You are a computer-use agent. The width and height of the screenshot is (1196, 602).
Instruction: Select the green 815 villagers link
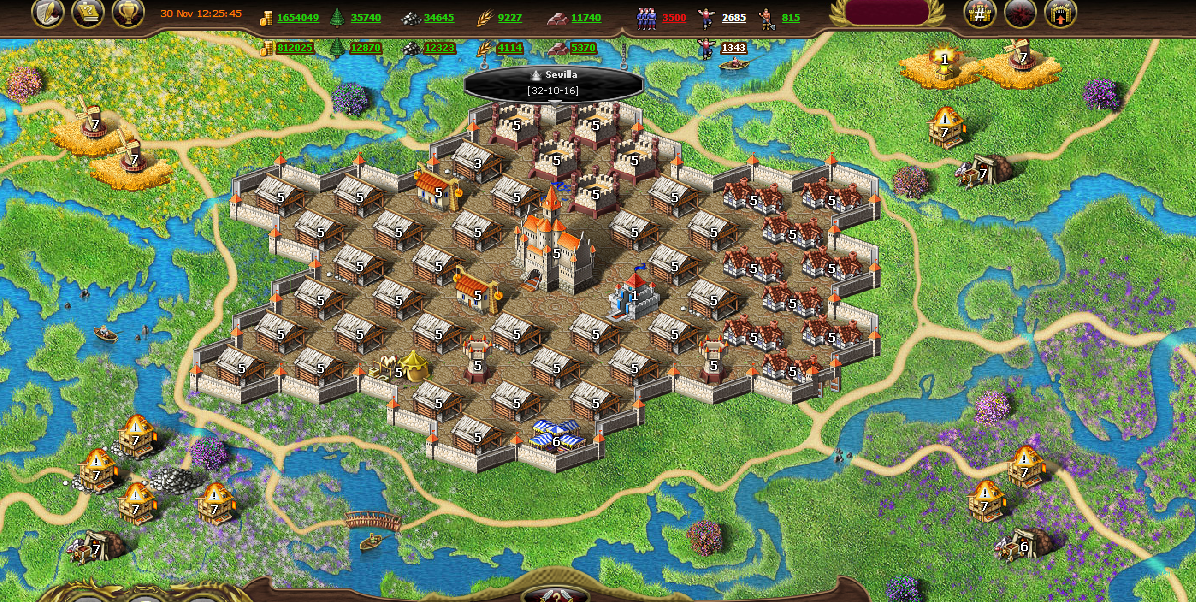791,18
